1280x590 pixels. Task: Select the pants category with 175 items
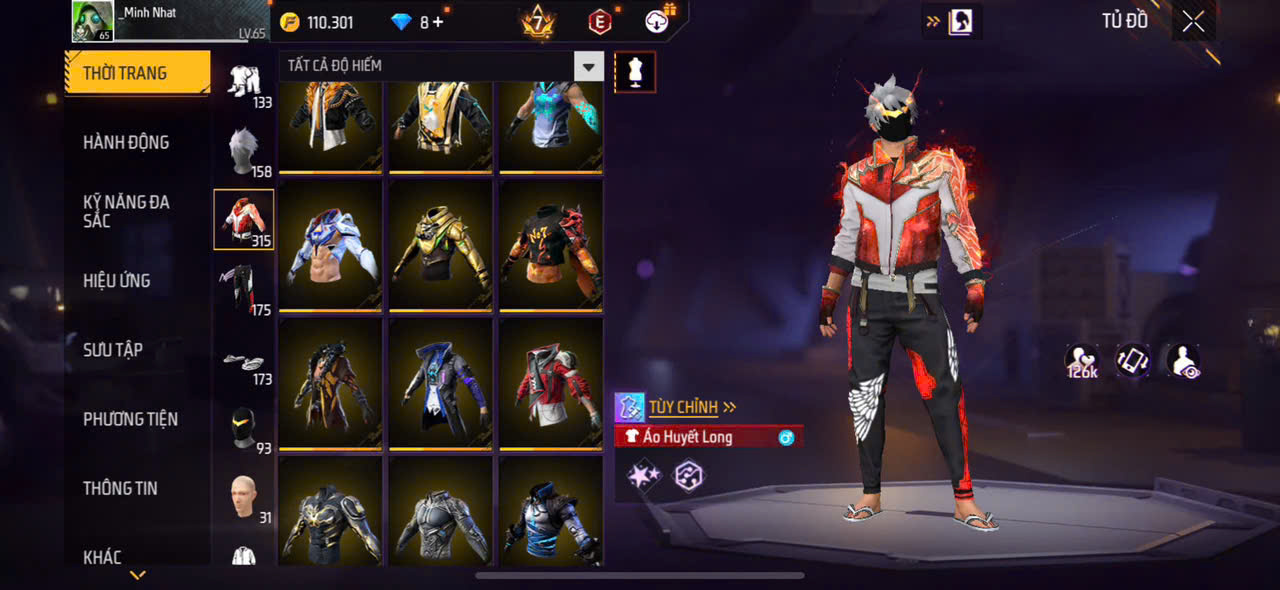[x=243, y=289]
